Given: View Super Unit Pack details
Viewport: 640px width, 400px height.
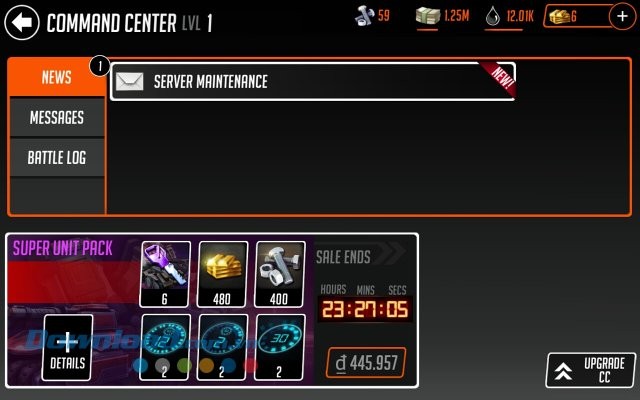Looking at the screenshot, I should 68,349.
